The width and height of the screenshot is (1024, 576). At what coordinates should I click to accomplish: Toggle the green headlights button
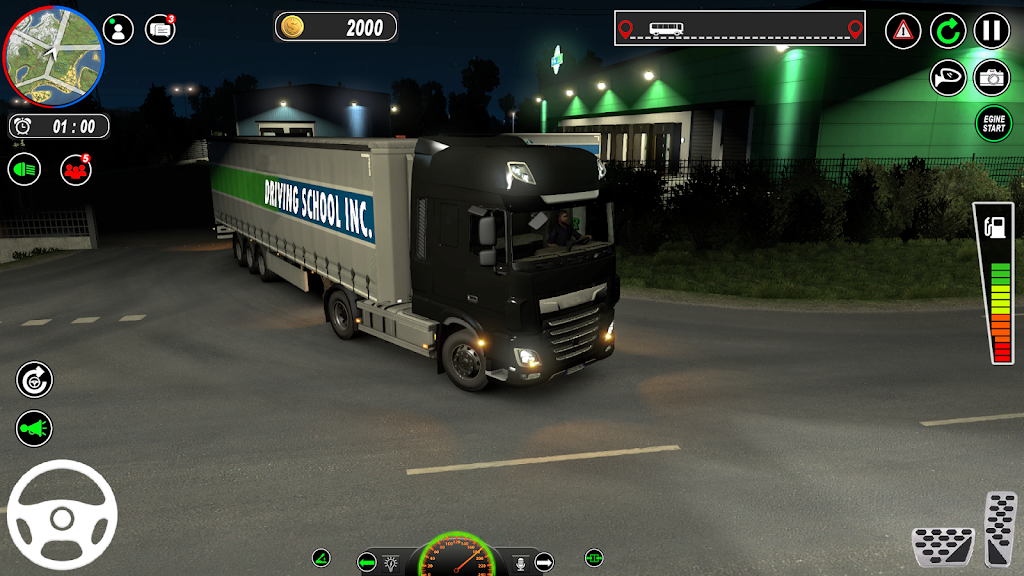click(x=25, y=169)
